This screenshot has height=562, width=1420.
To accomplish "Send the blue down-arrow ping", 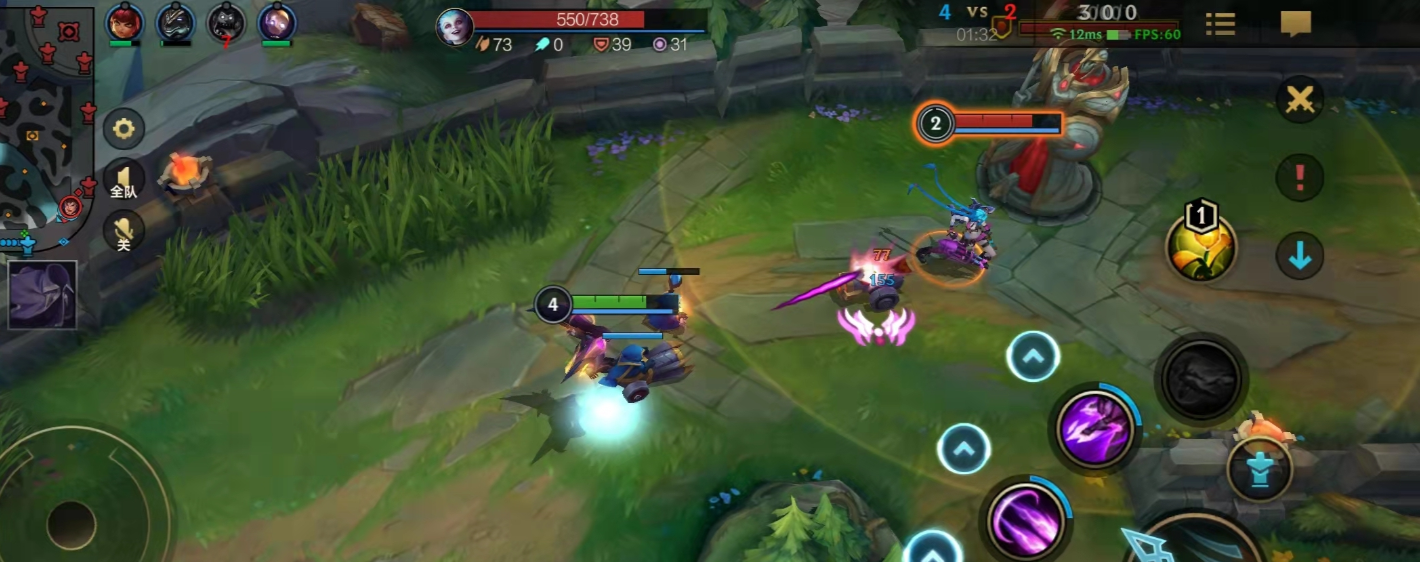I will pos(1300,257).
